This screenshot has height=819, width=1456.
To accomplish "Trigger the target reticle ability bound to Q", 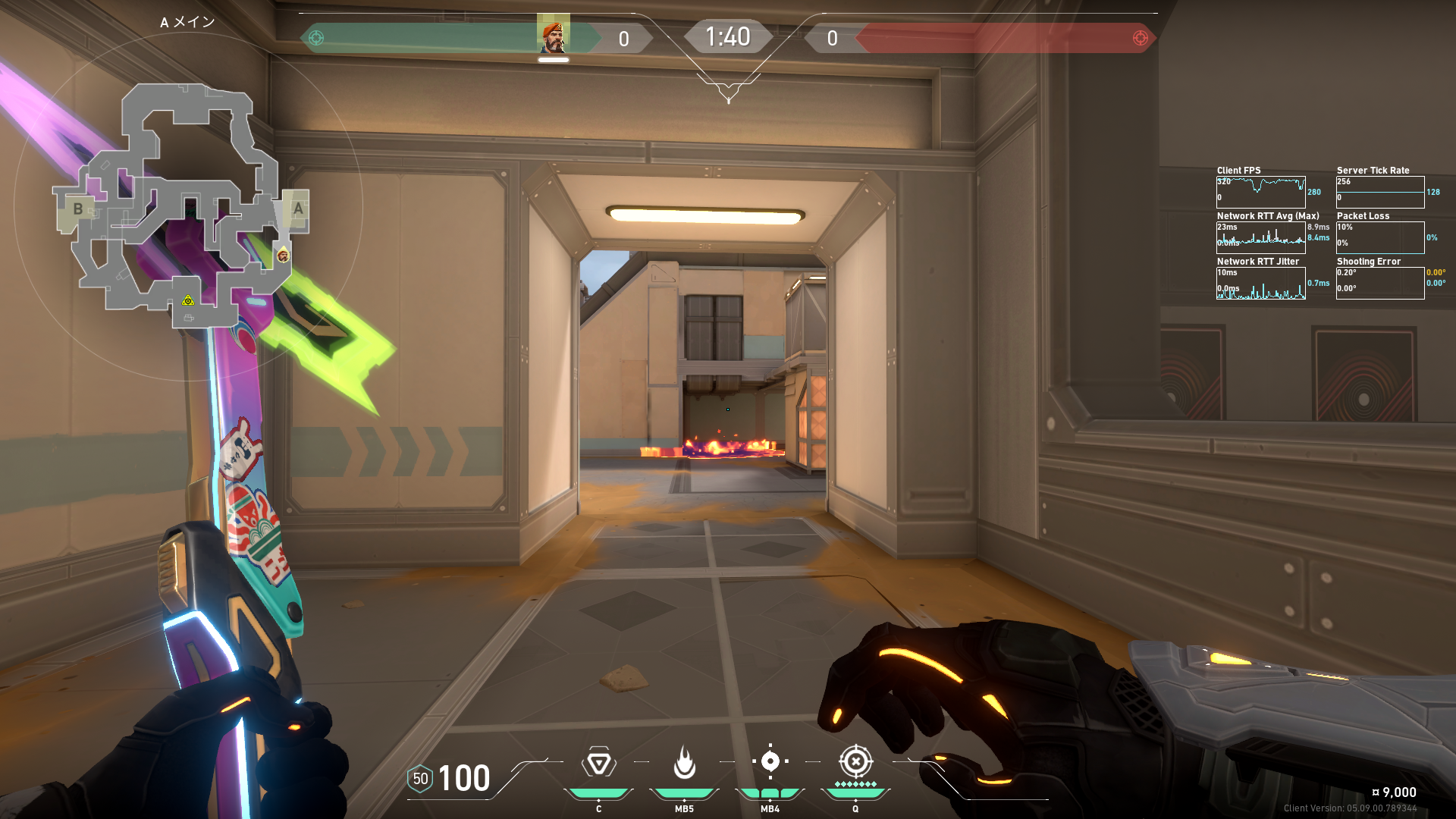I will [855, 761].
